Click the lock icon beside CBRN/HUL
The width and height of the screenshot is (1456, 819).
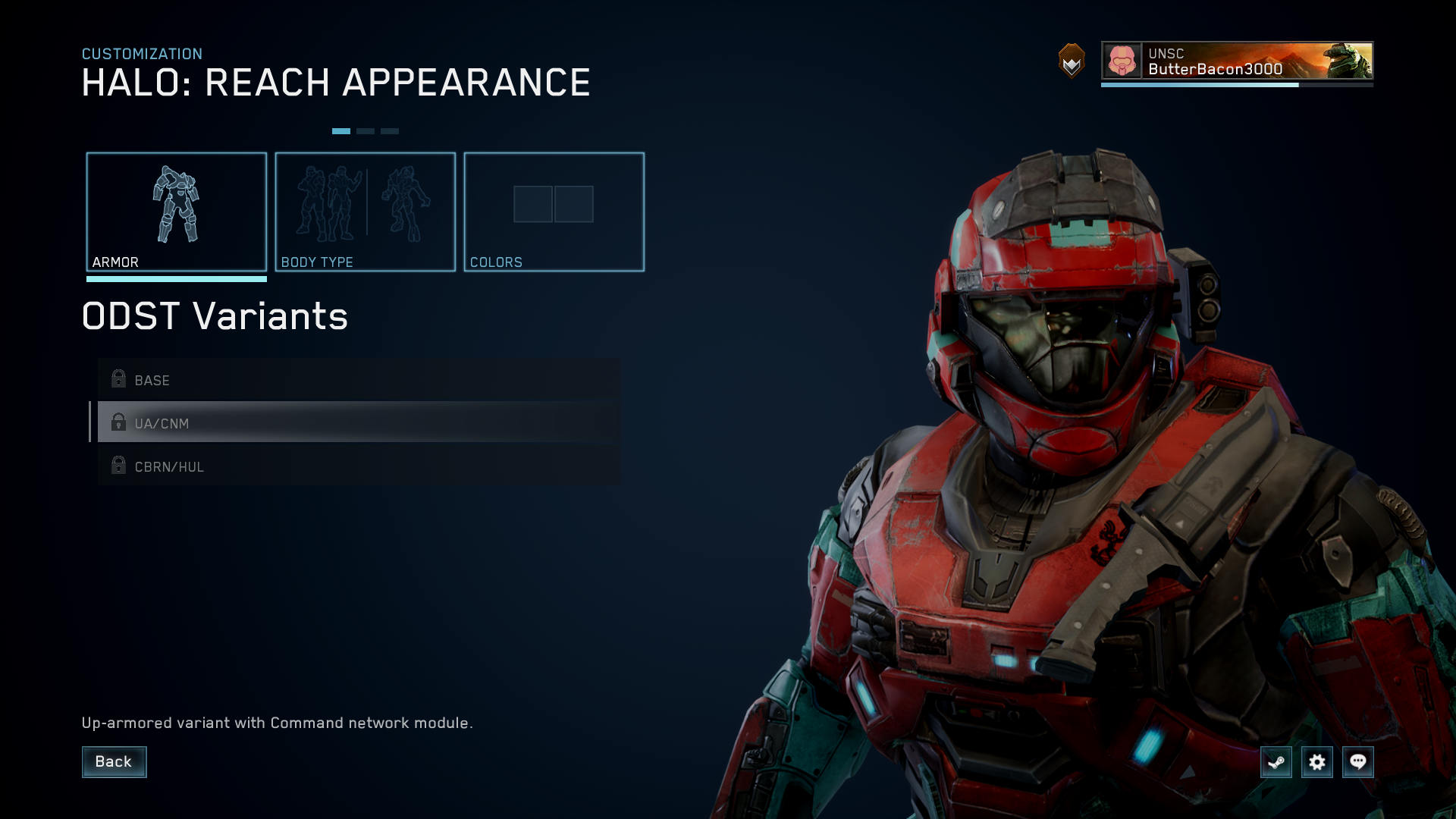click(118, 465)
